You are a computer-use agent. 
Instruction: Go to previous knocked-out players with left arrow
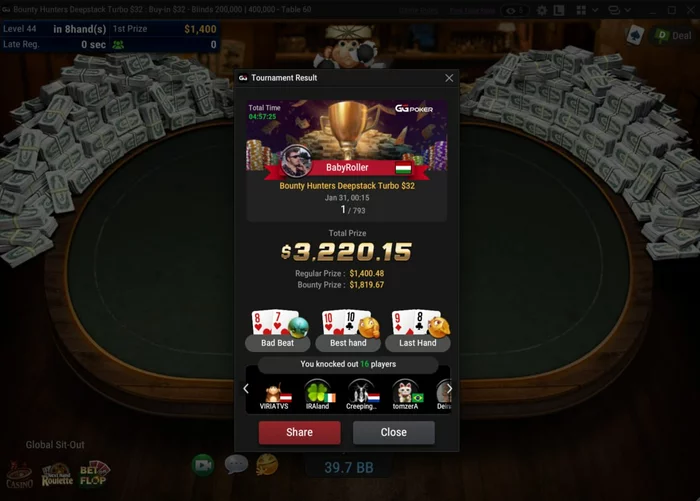click(x=246, y=389)
